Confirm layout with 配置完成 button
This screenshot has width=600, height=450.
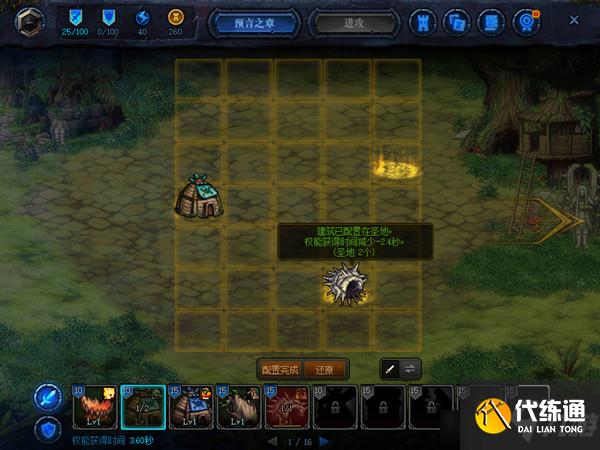(x=280, y=369)
